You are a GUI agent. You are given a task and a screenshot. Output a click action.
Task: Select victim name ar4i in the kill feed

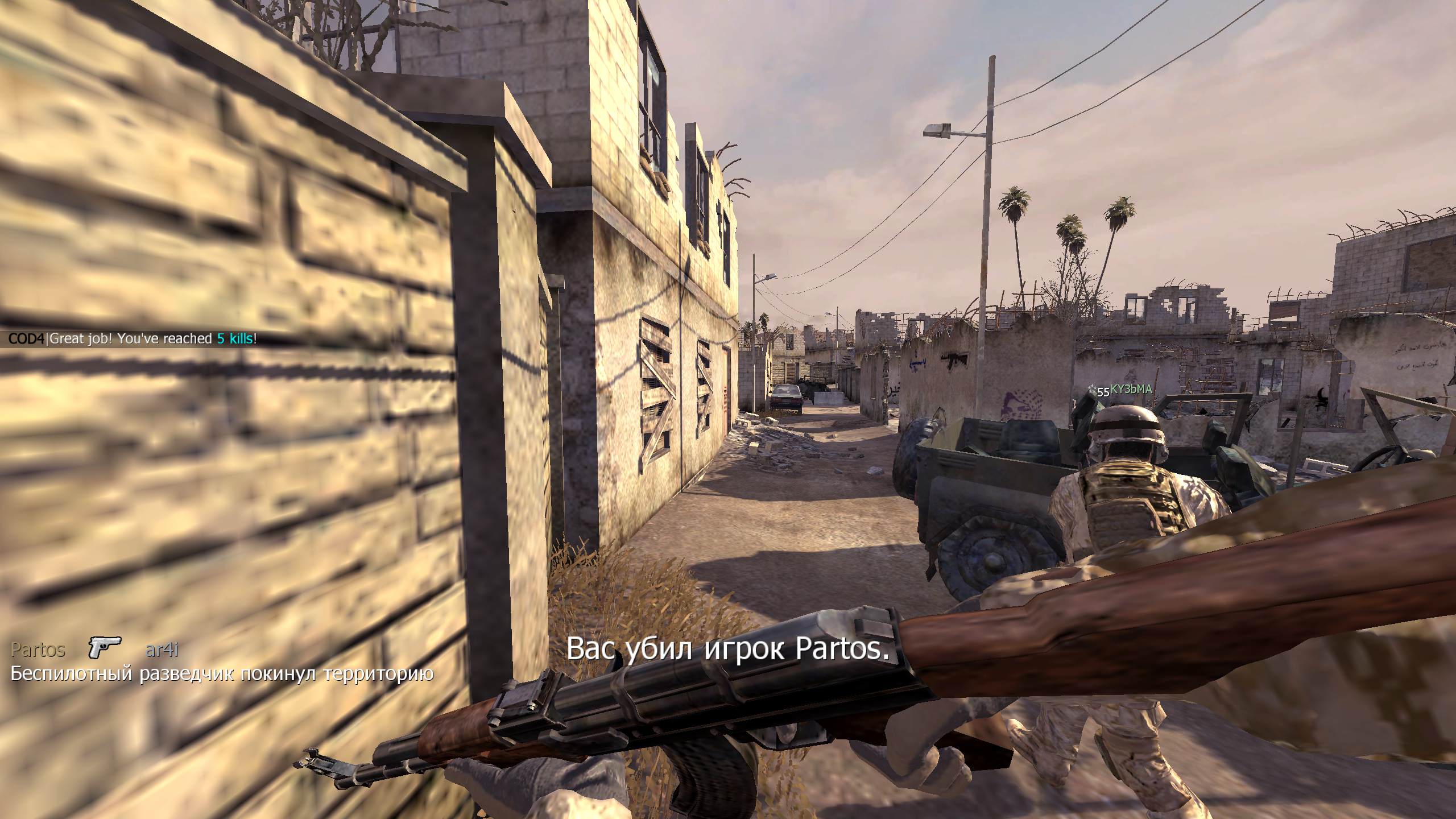(162, 650)
